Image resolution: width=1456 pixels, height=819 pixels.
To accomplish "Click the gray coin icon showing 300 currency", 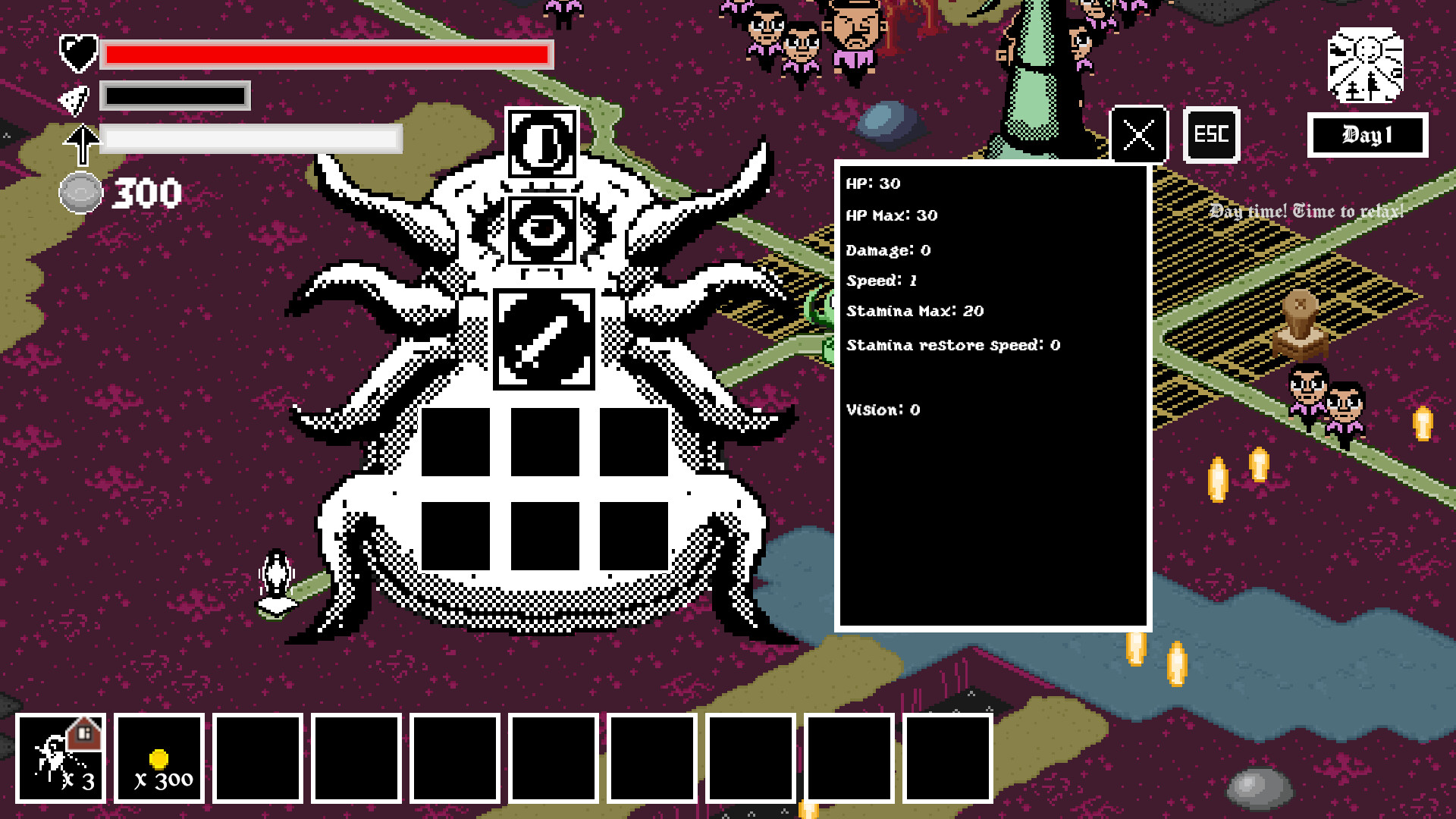I will point(80,192).
